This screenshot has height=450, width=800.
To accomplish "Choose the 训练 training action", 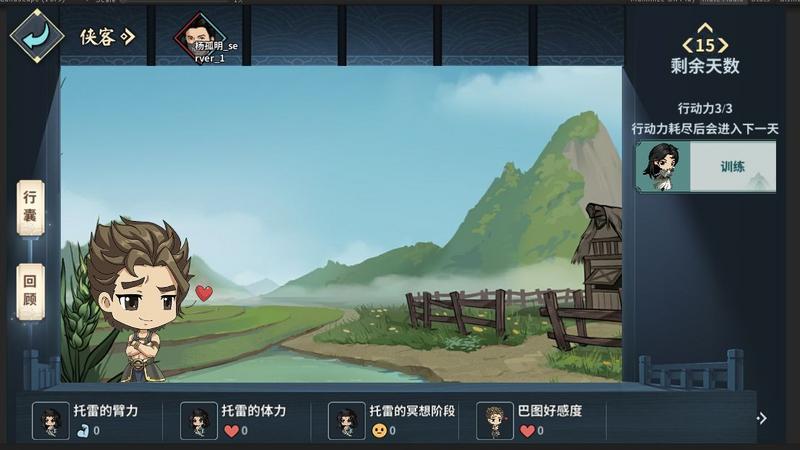I will 706,167.
